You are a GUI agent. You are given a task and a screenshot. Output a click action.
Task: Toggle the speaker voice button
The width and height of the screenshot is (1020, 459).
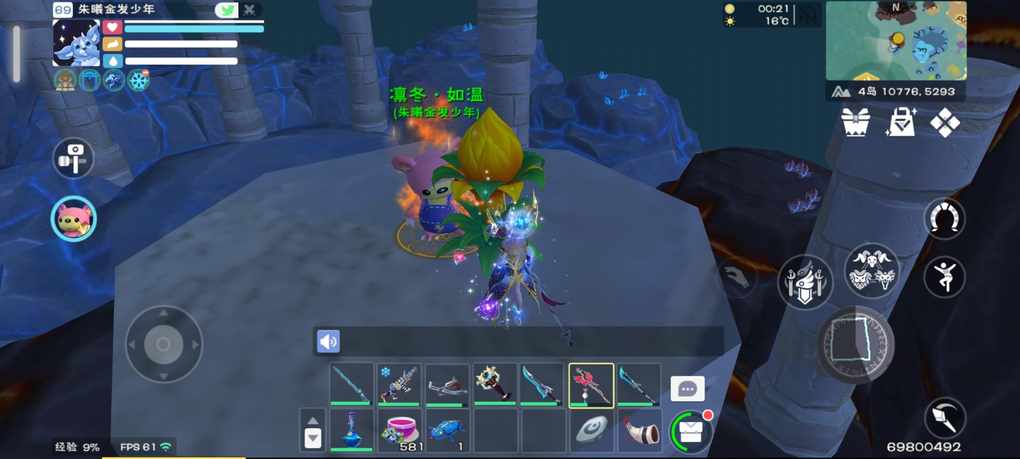coord(328,342)
